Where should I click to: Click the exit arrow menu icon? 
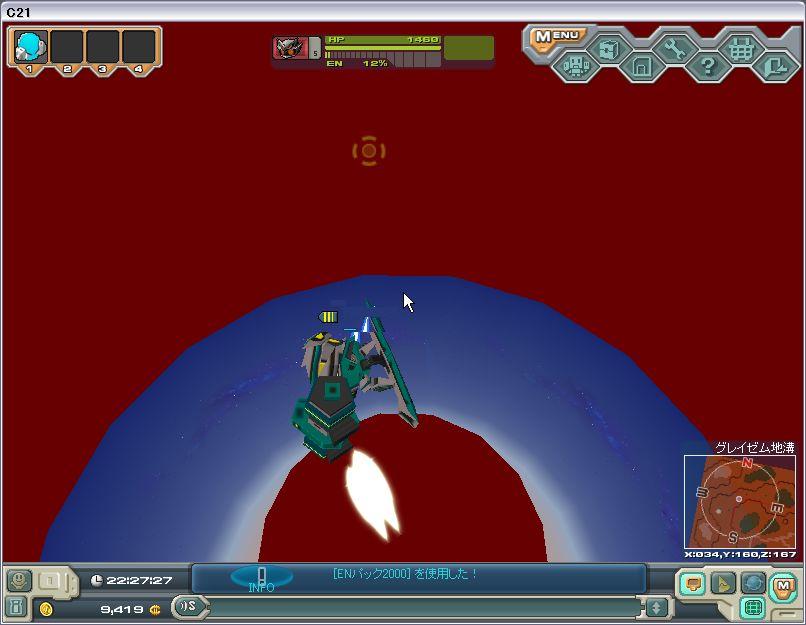coord(773,67)
